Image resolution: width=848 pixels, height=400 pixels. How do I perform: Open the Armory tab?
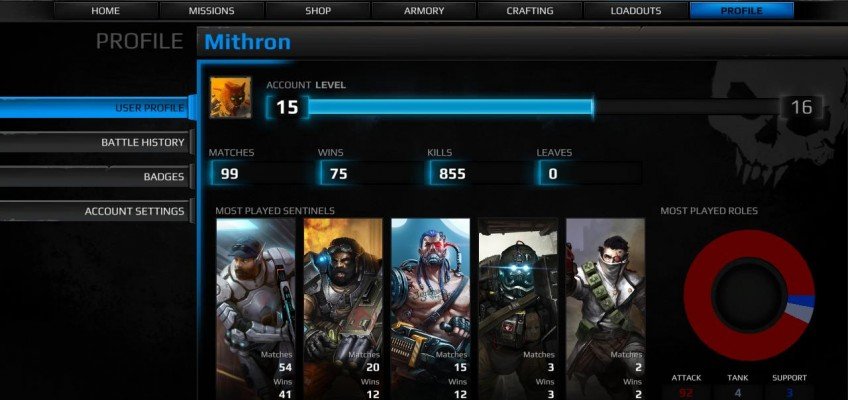coord(424,11)
